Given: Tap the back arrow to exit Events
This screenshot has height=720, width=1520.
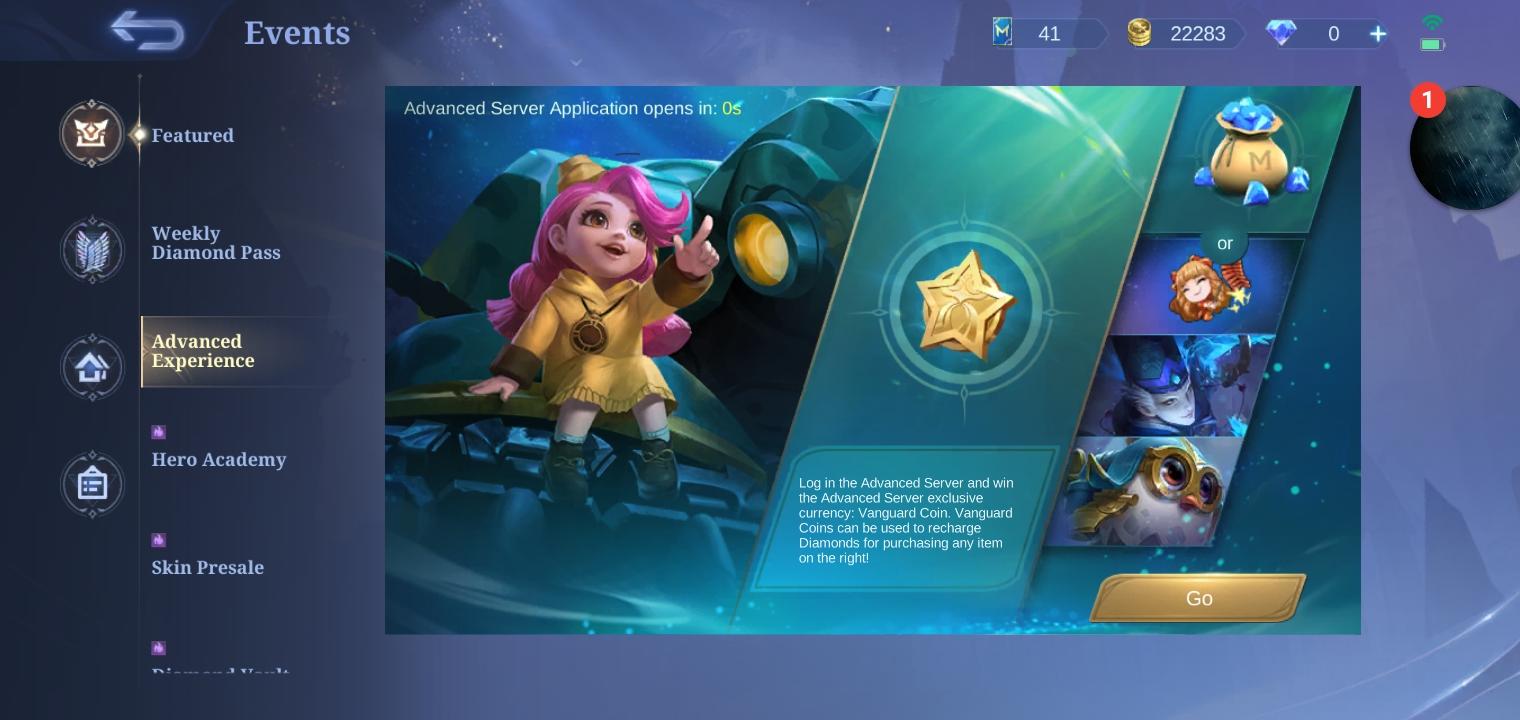Looking at the screenshot, I should click(146, 30).
